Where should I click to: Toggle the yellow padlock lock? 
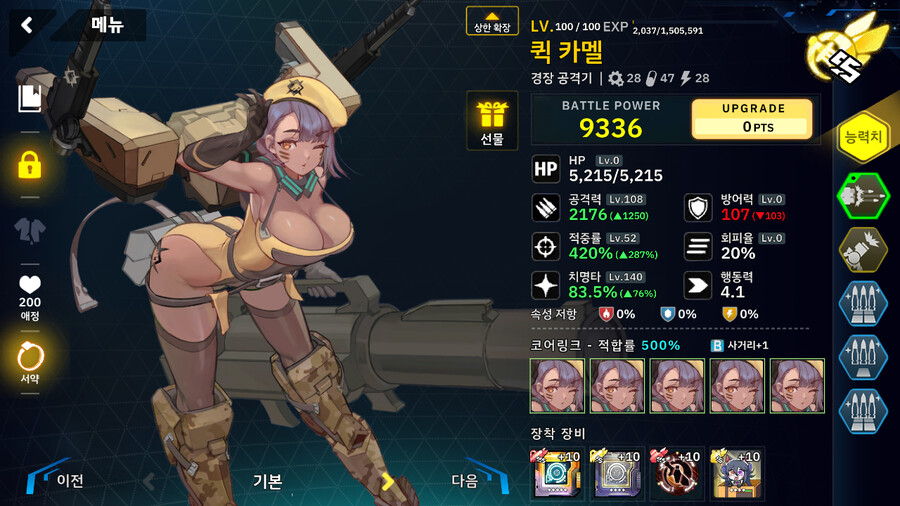pyautogui.click(x=30, y=165)
